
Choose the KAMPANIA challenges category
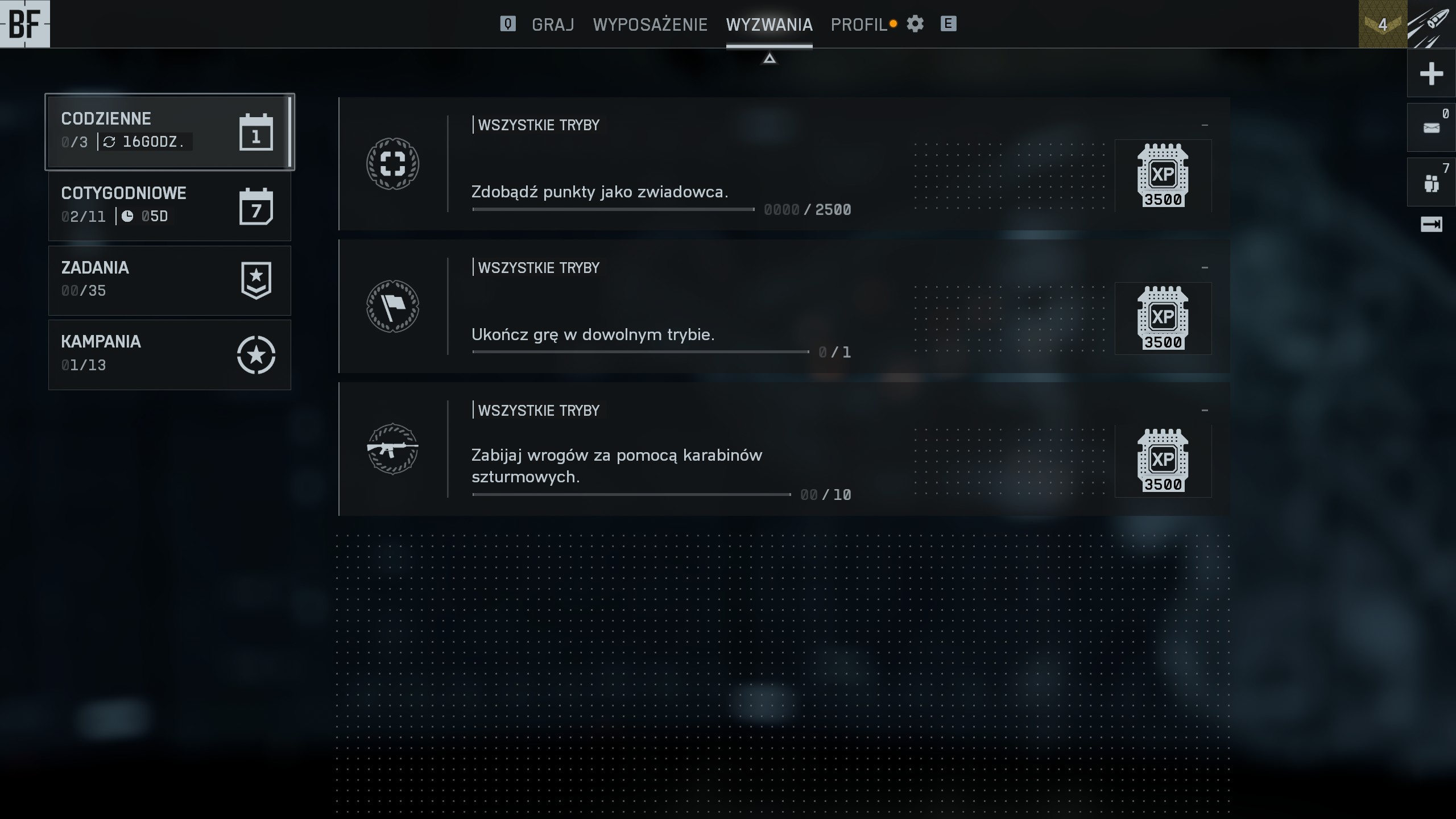point(169,354)
